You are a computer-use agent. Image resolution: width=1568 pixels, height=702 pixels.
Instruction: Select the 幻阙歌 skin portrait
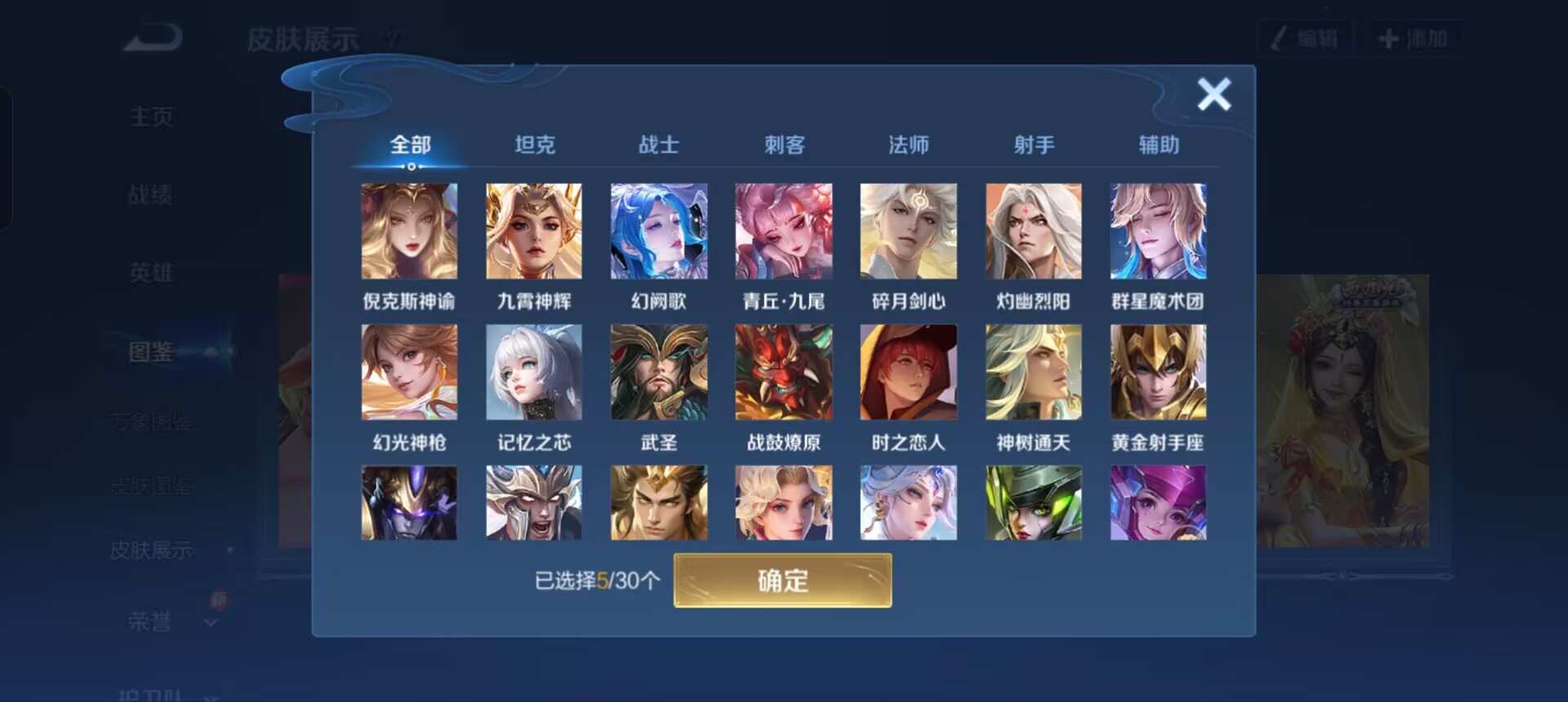pos(659,230)
